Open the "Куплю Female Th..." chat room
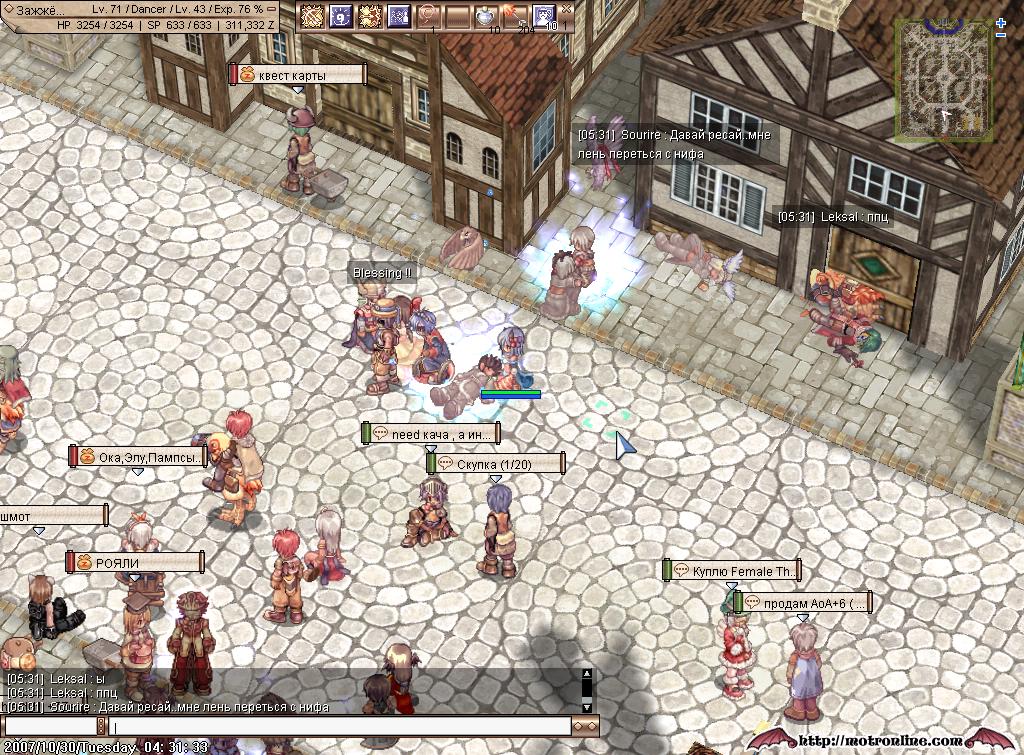The height and width of the screenshot is (755, 1024). (x=732, y=571)
